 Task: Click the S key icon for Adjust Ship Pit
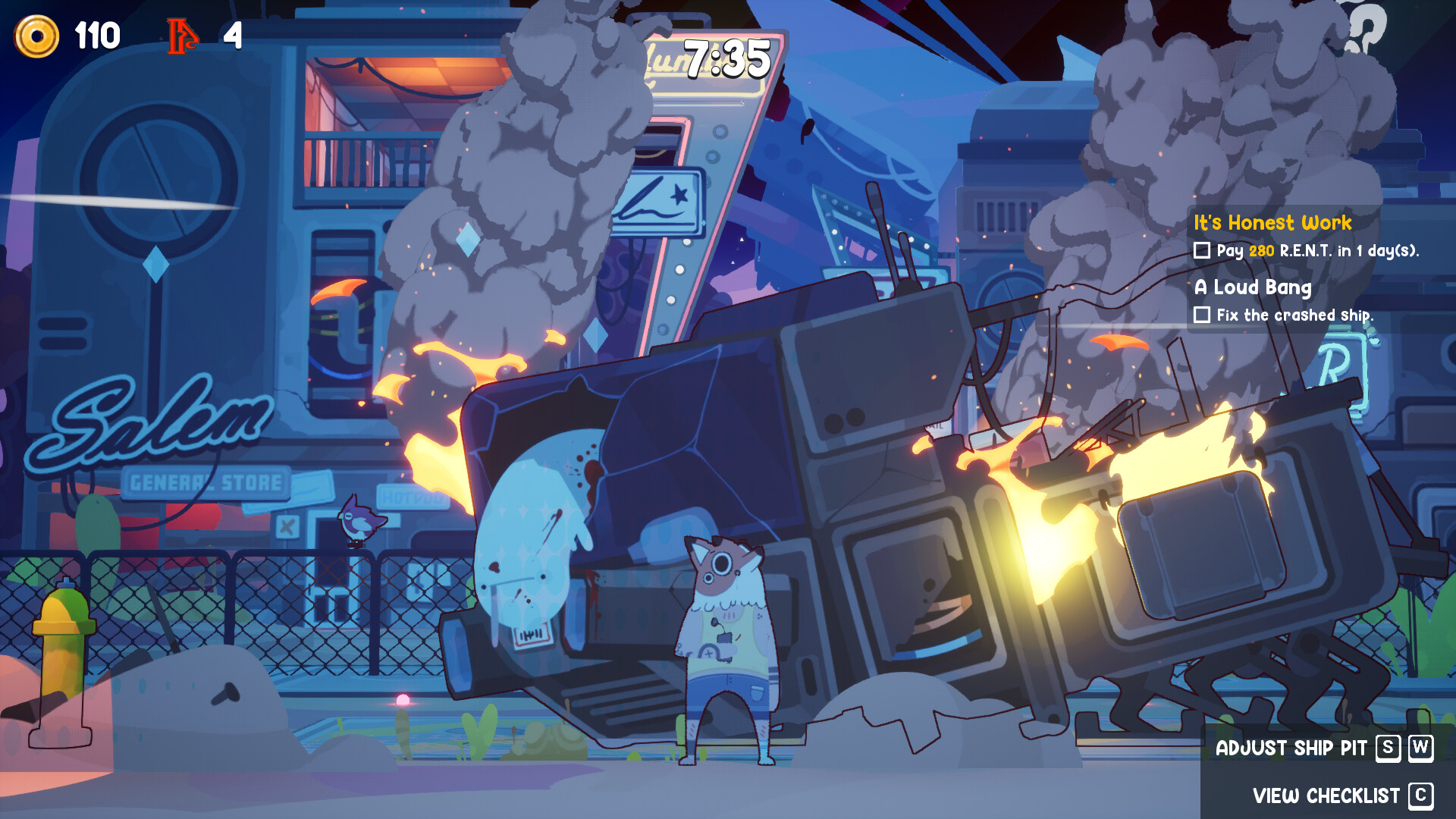tap(1387, 749)
